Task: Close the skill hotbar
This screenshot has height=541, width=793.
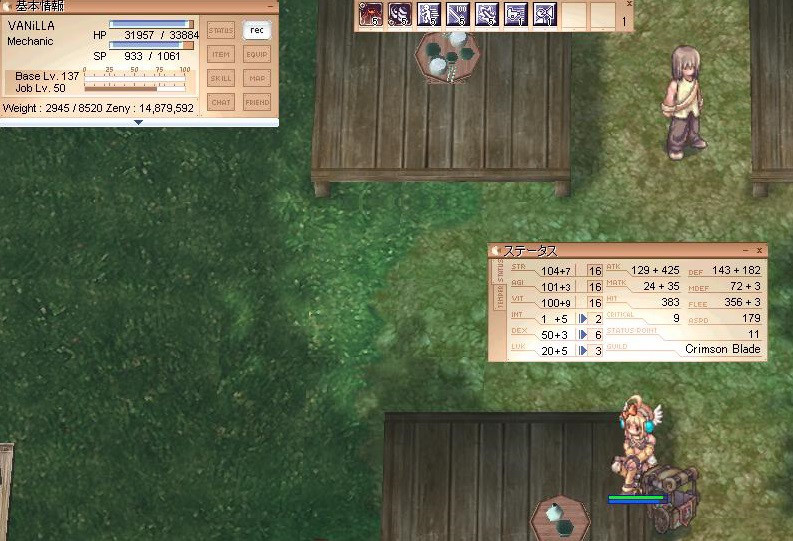Action: (x=629, y=4)
